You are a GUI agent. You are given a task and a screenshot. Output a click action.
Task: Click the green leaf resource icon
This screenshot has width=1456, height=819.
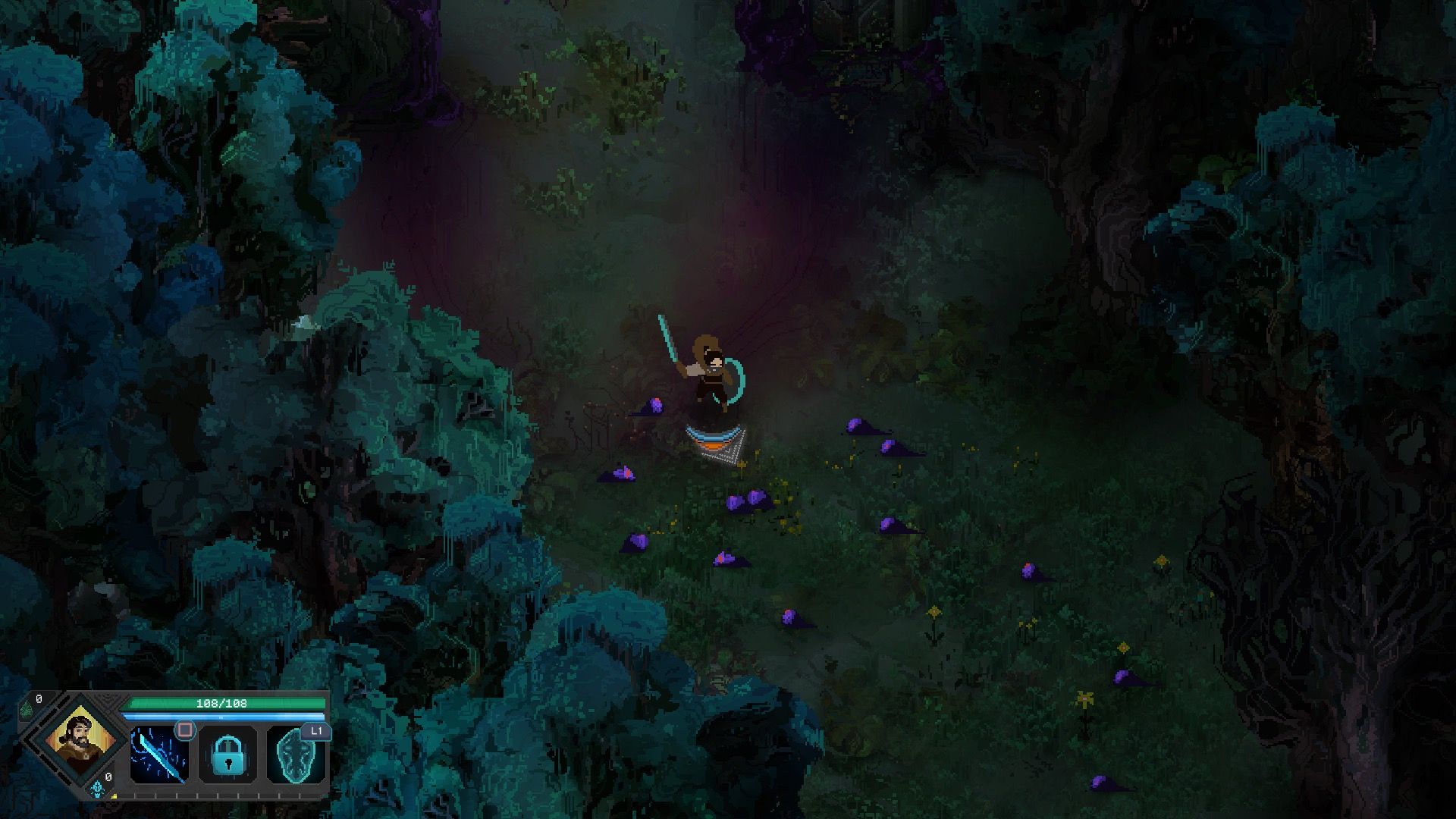click(27, 708)
